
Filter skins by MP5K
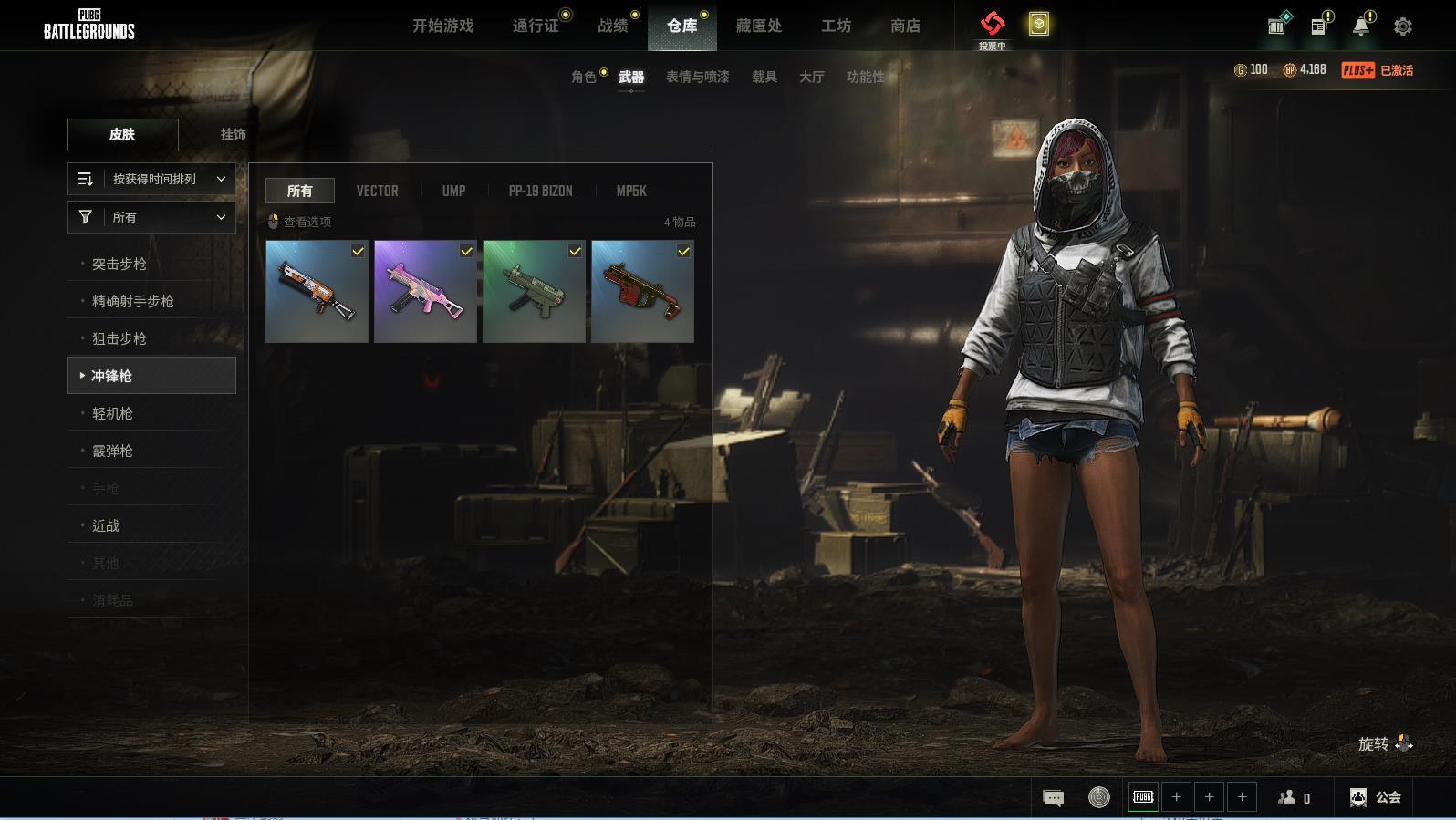[x=631, y=192]
